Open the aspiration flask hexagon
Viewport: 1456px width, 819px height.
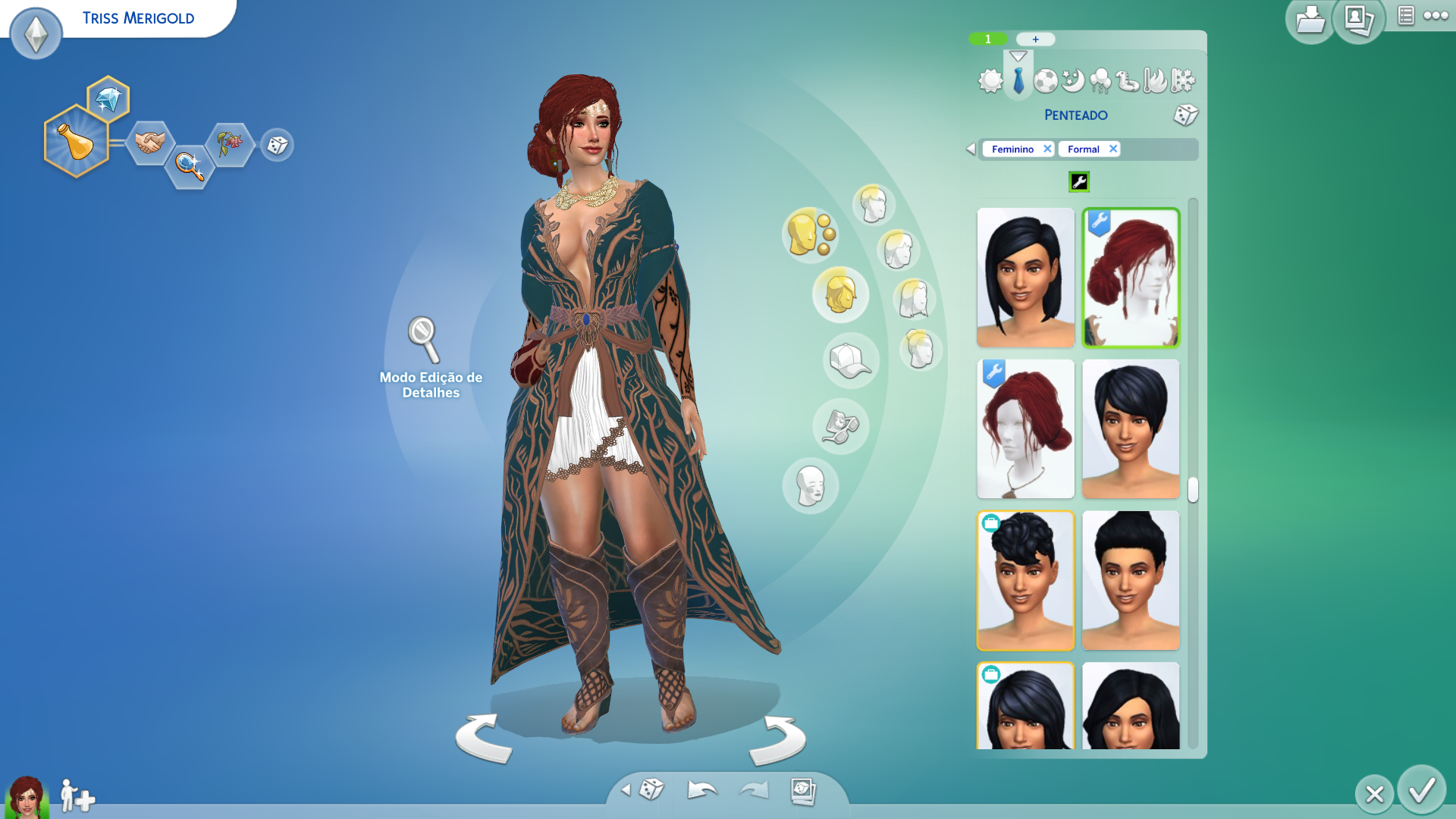pyautogui.click(x=76, y=142)
